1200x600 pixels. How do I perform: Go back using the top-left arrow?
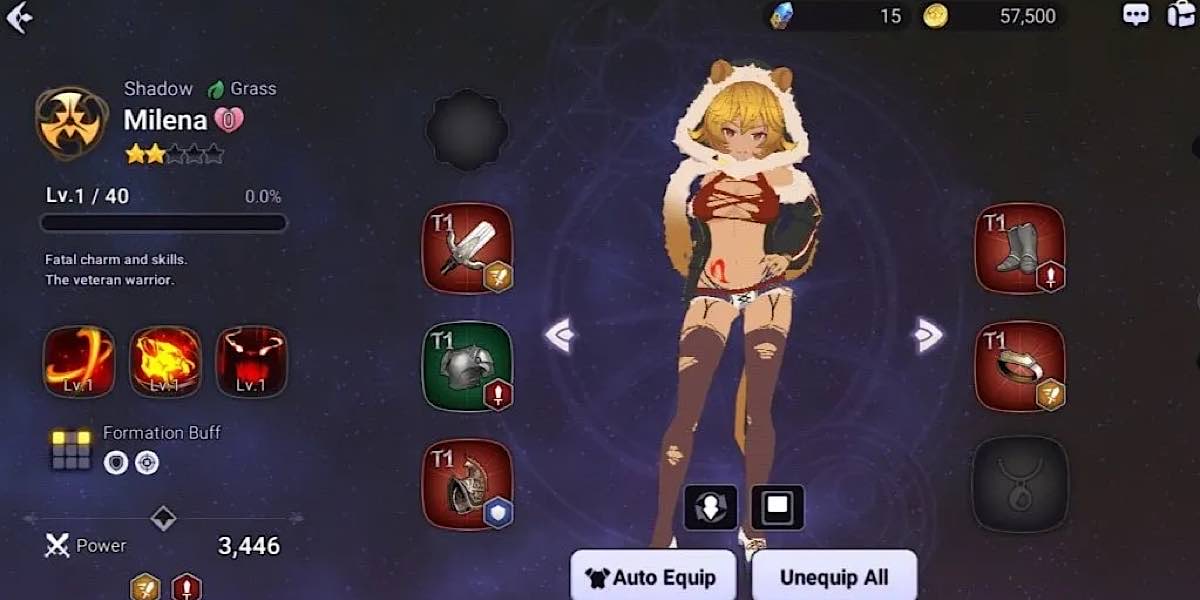(19, 17)
